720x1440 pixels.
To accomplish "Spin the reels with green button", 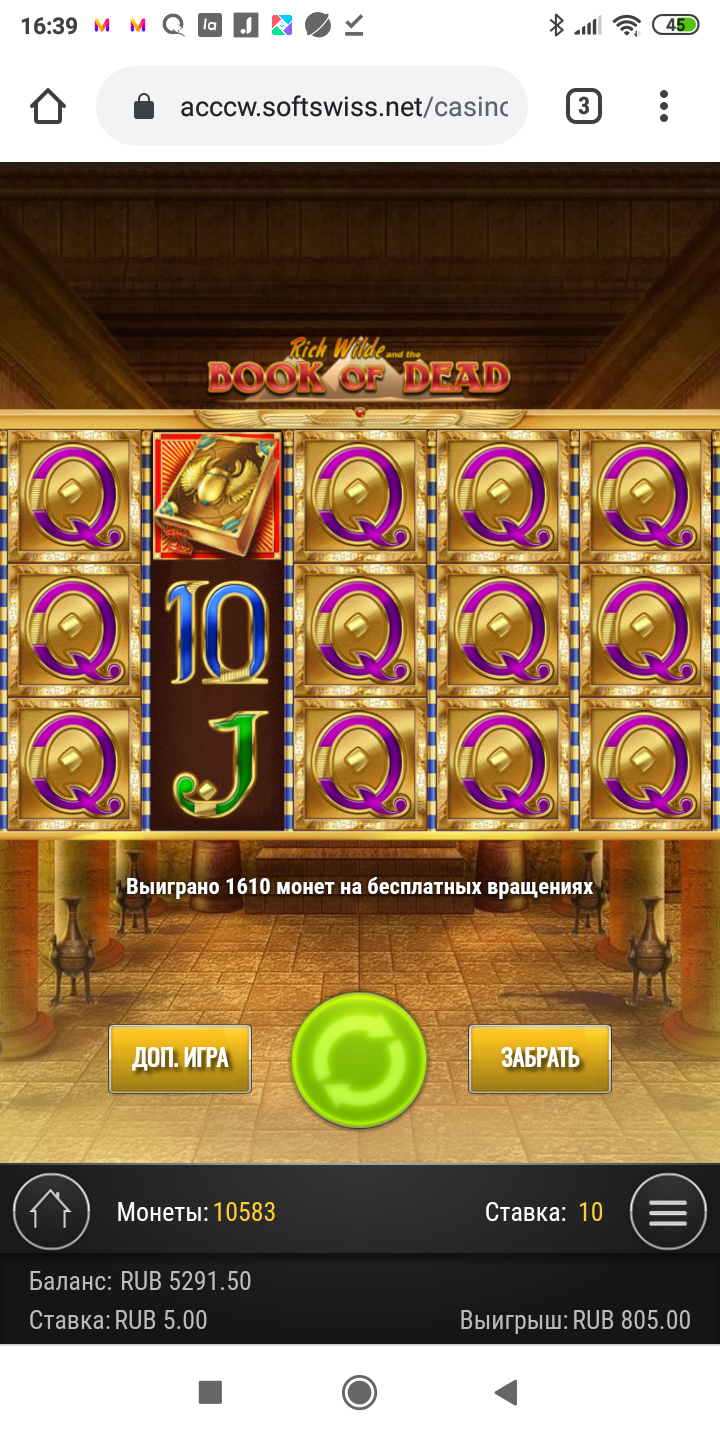I will coord(359,1060).
